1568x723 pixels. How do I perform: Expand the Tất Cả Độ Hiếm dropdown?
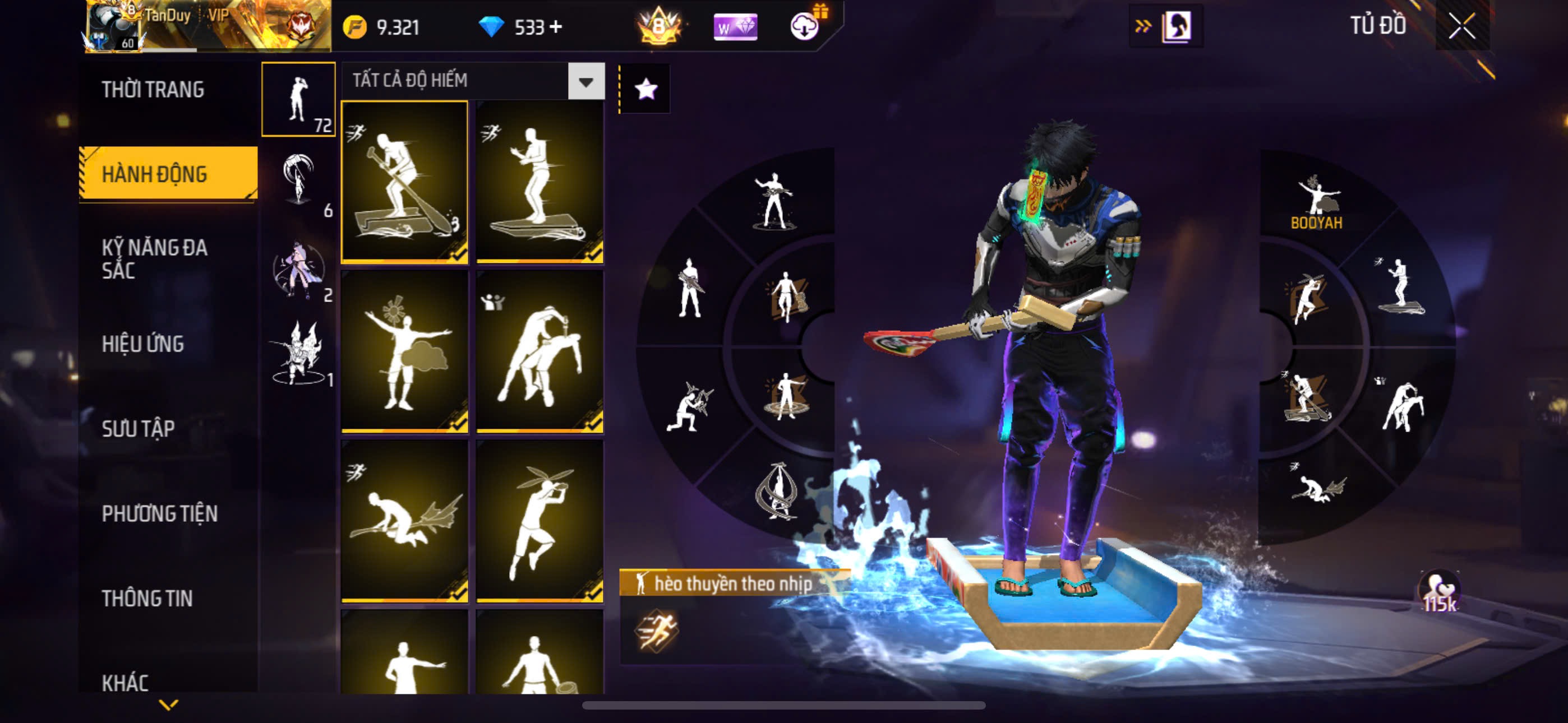[x=585, y=81]
